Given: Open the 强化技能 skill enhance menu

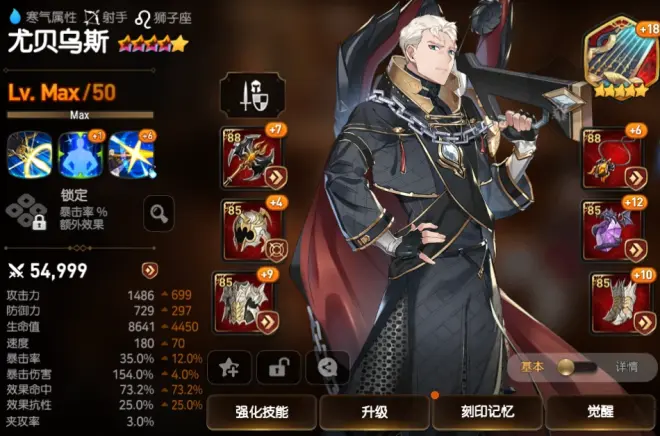Looking at the screenshot, I should coord(262,412).
